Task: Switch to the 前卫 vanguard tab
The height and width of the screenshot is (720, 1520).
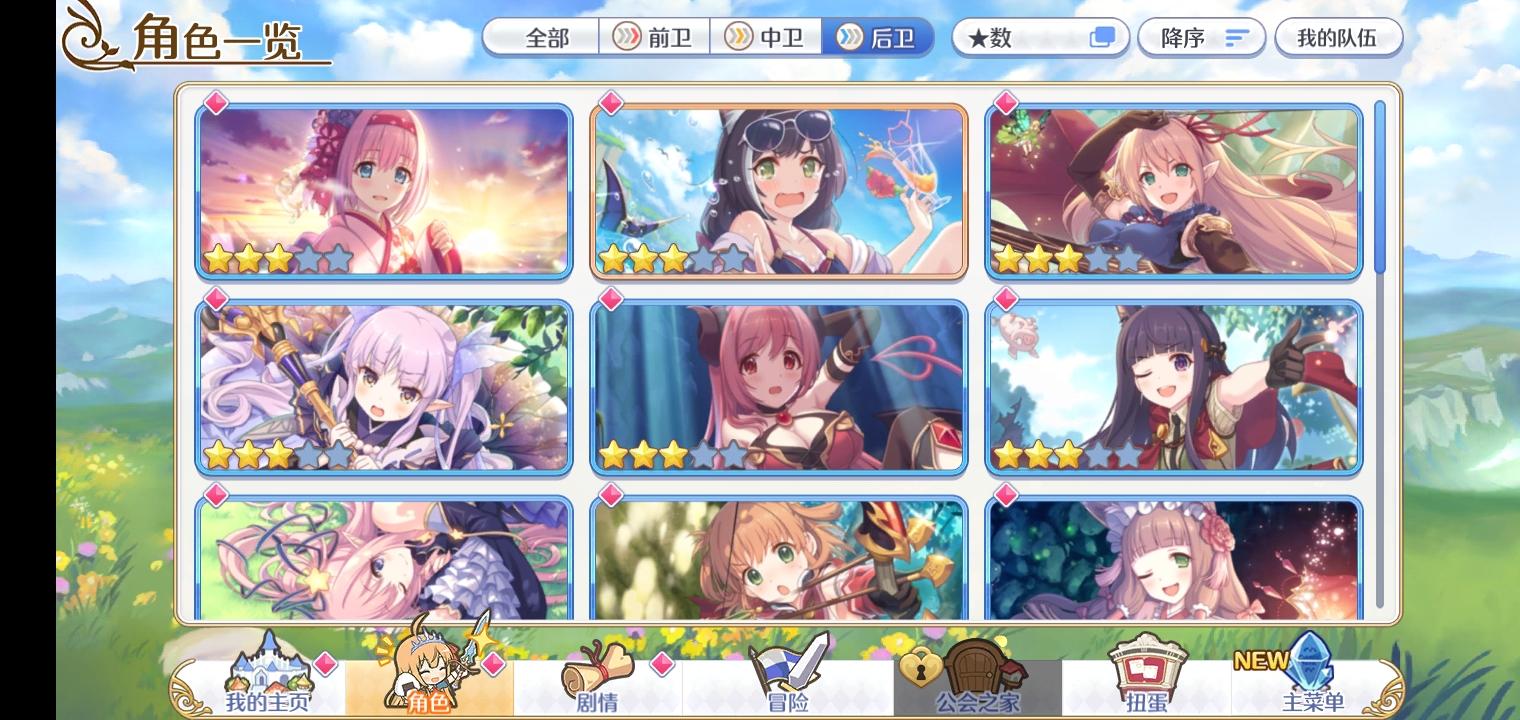Action: point(655,38)
